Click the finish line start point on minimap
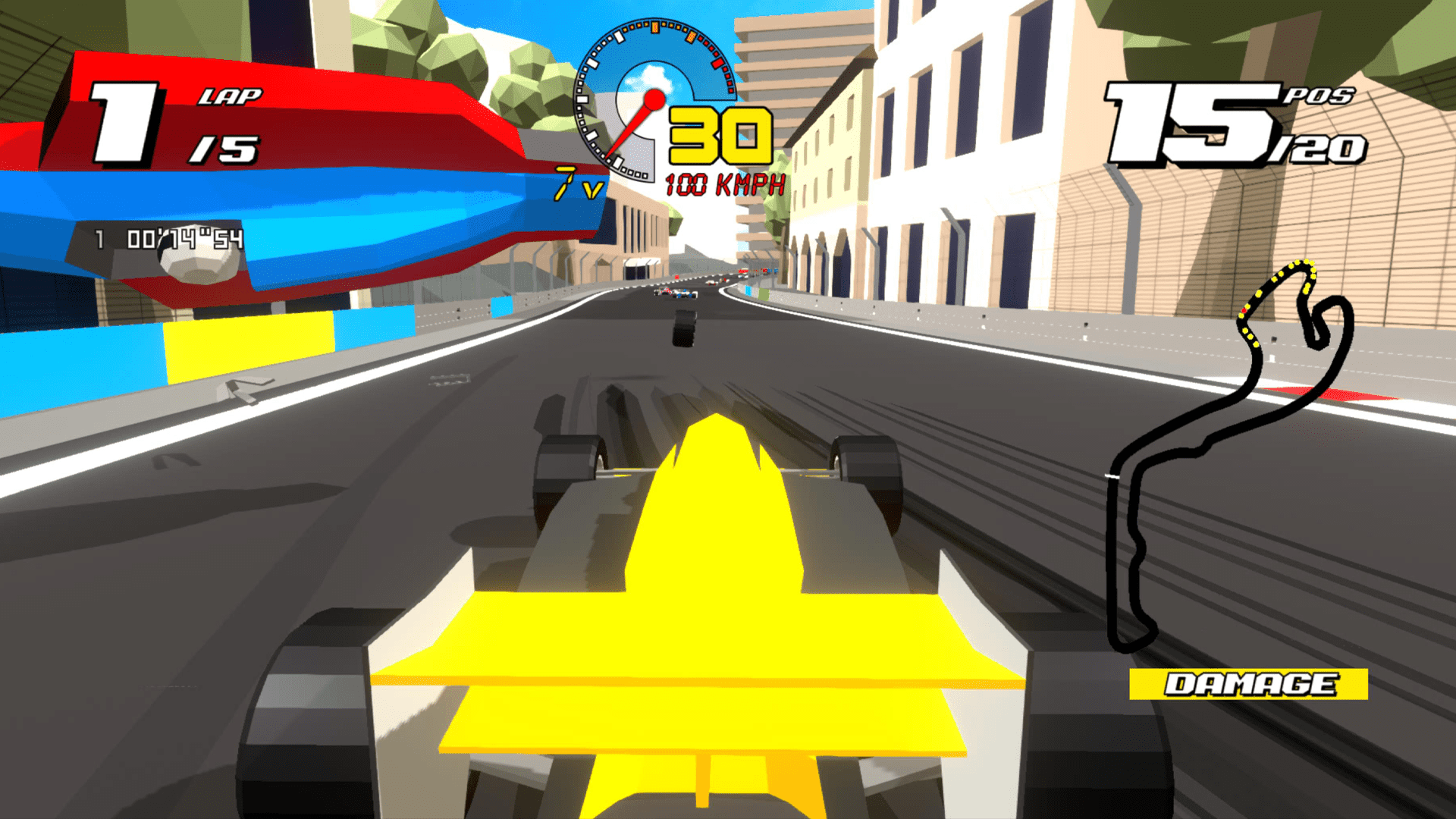The height and width of the screenshot is (819, 1456). click(1112, 474)
